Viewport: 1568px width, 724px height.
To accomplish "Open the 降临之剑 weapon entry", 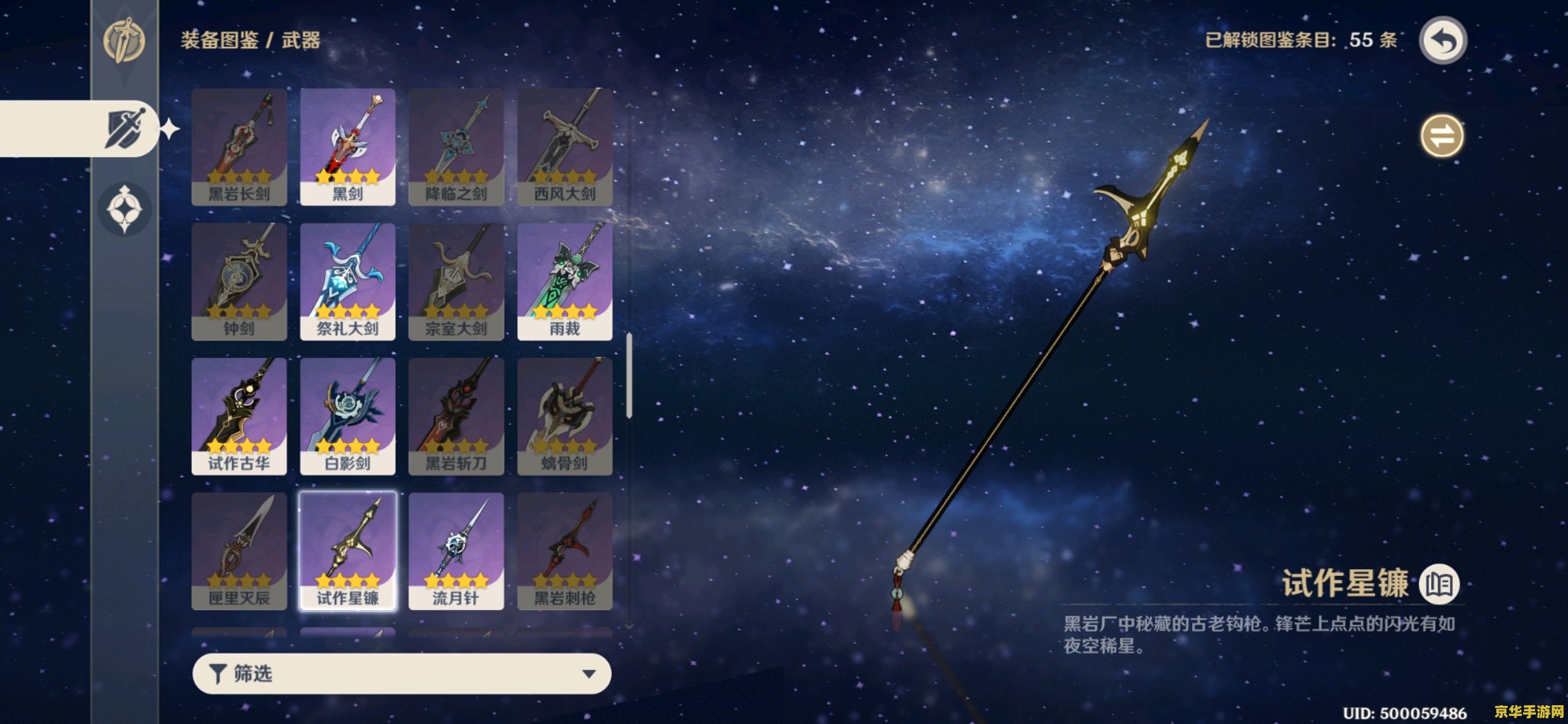I will click(456, 147).
